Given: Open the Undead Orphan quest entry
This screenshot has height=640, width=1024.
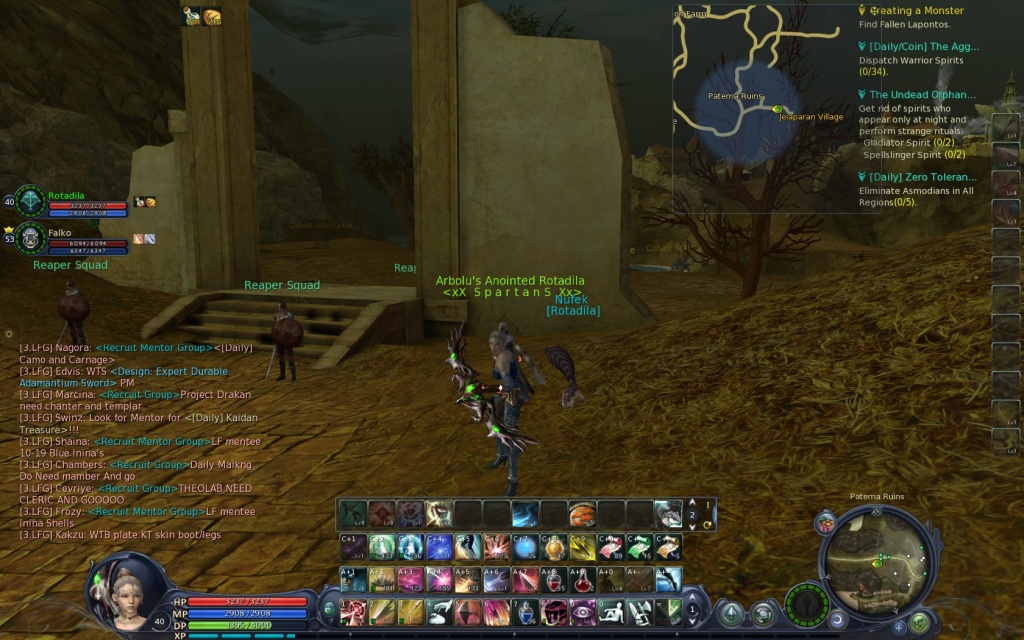Looking at the screenshot, I should coord(921,95).
